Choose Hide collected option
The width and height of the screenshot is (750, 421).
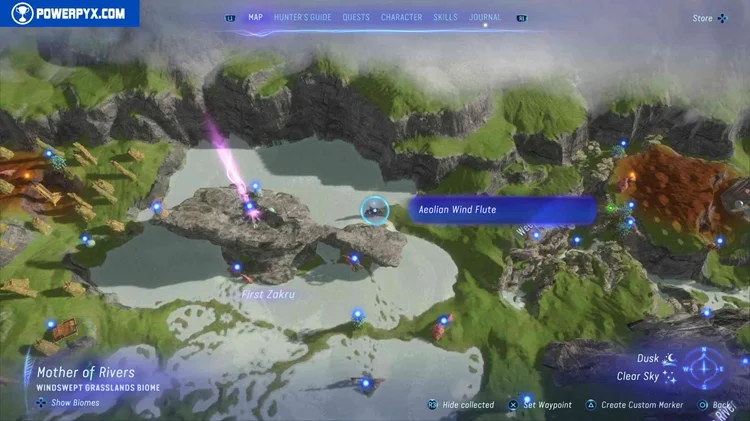[461, 405]
